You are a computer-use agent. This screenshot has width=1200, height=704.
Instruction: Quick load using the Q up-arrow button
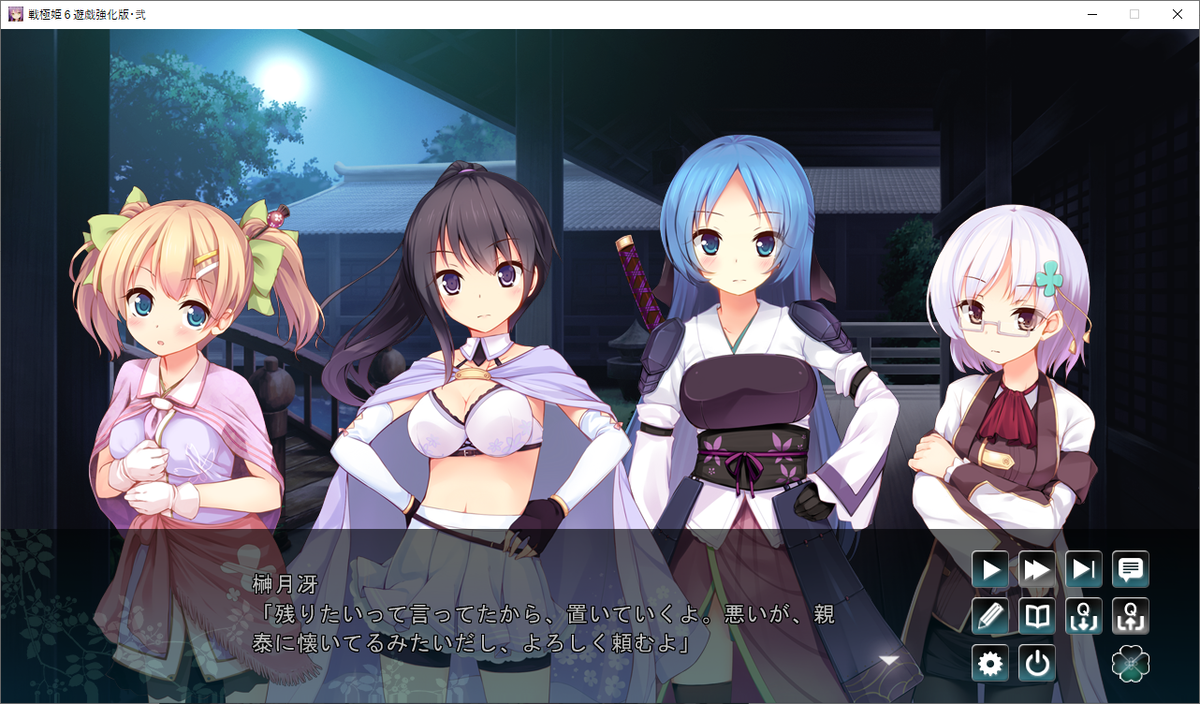(1131, 616)
